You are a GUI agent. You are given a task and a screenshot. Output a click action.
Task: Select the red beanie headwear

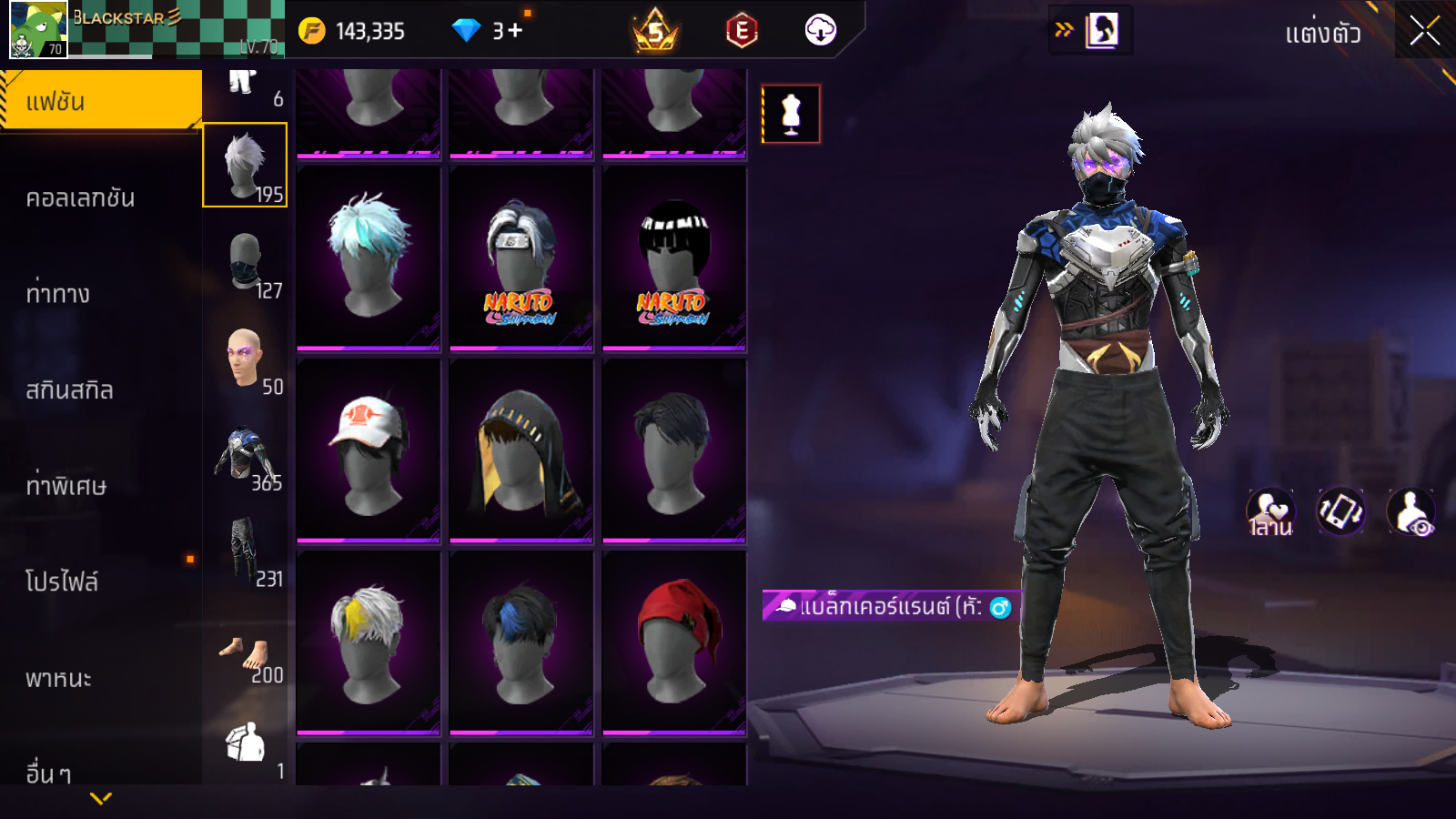(x=674, y=642)
